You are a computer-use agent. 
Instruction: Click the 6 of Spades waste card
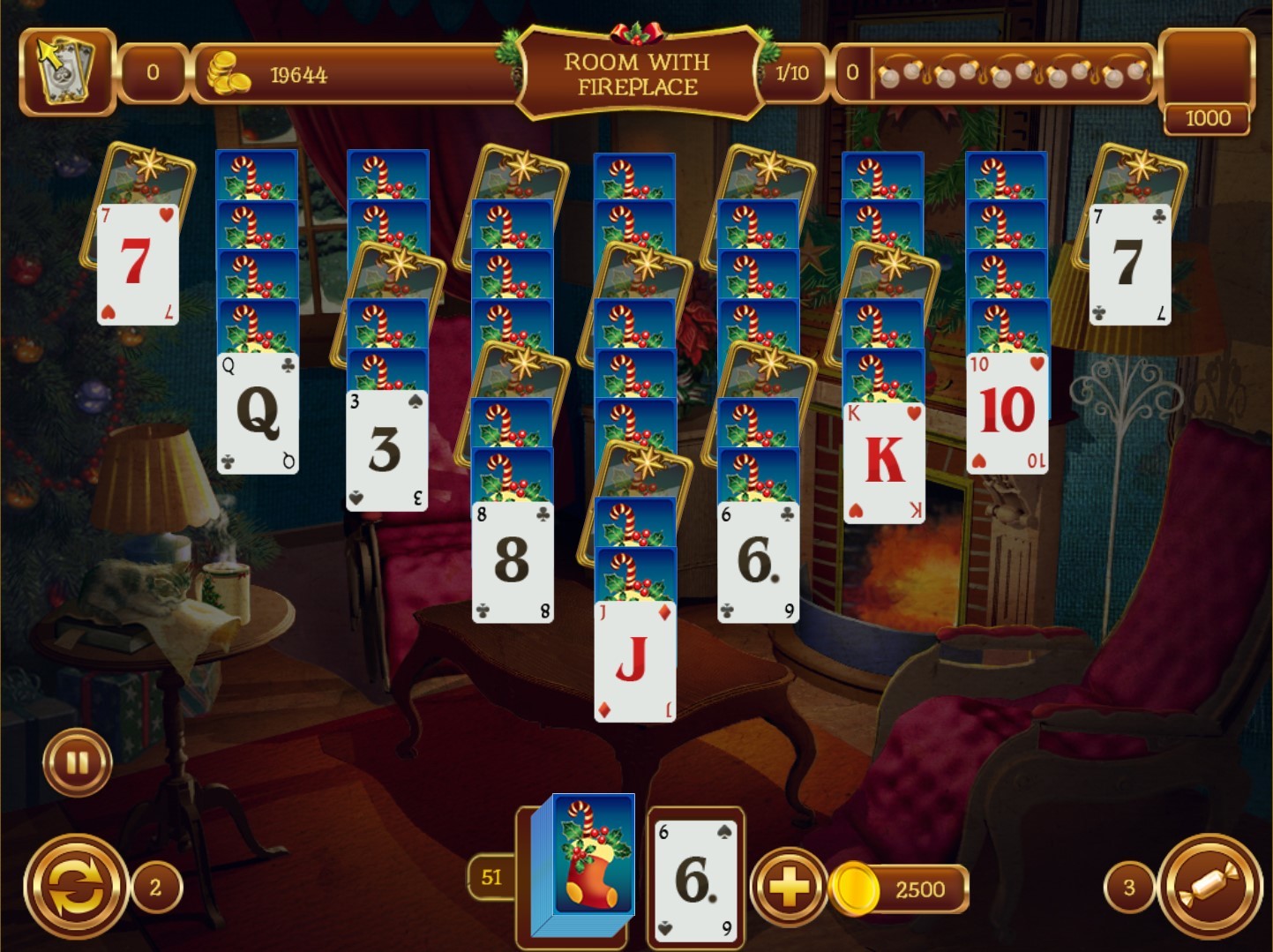pyautogui.click(x=694, y=881)
